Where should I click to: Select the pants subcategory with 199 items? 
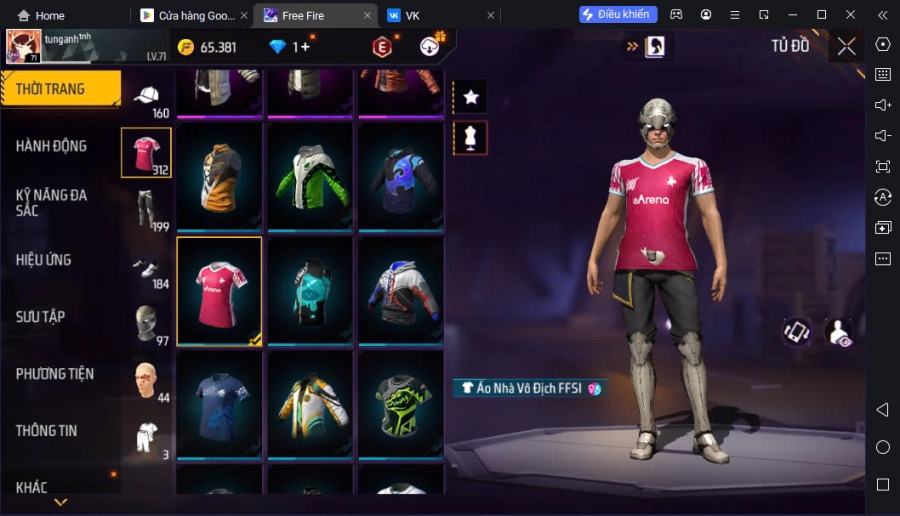click(147, 209)
